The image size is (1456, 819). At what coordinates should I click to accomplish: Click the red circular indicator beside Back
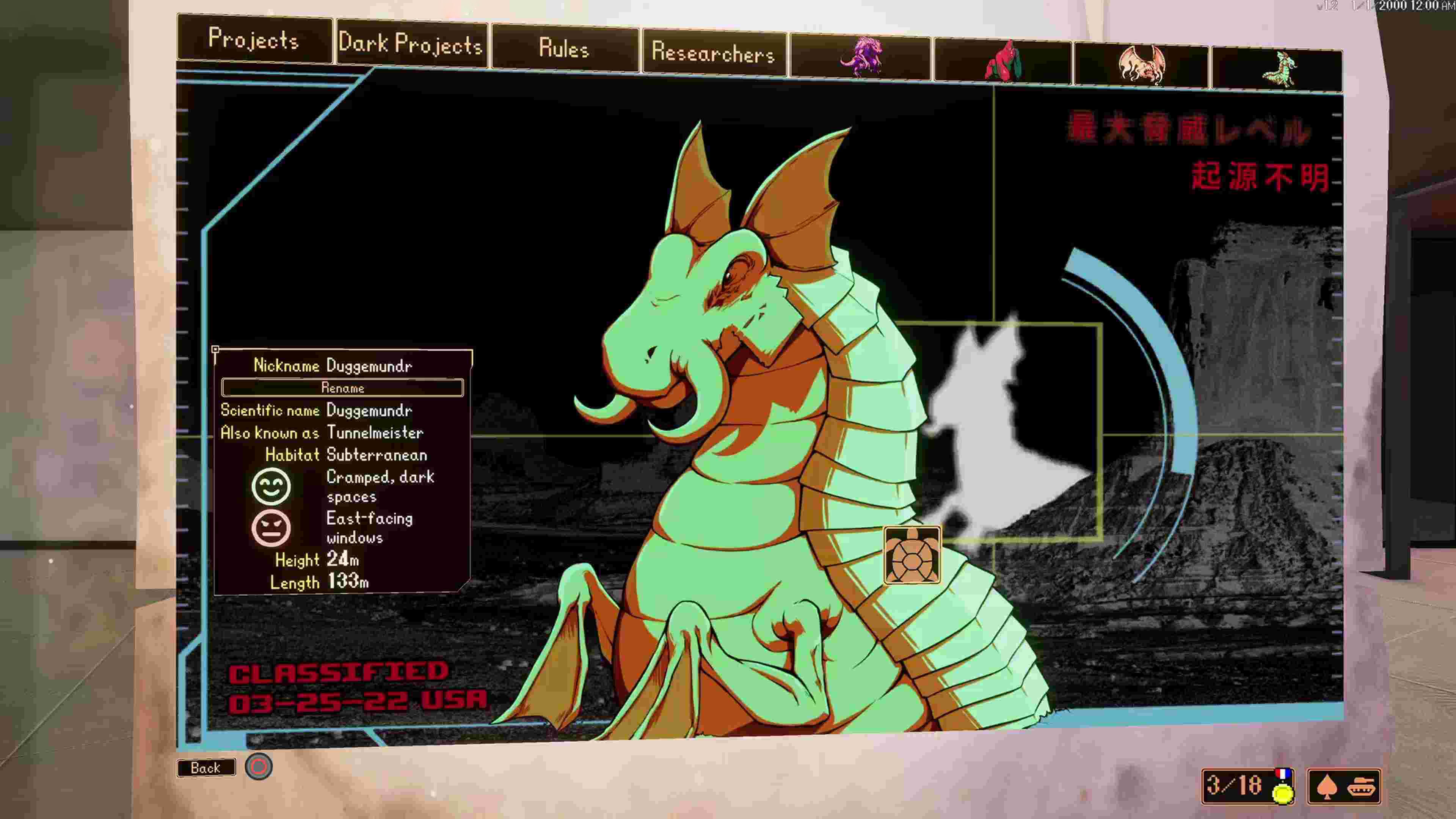[259, 766]
